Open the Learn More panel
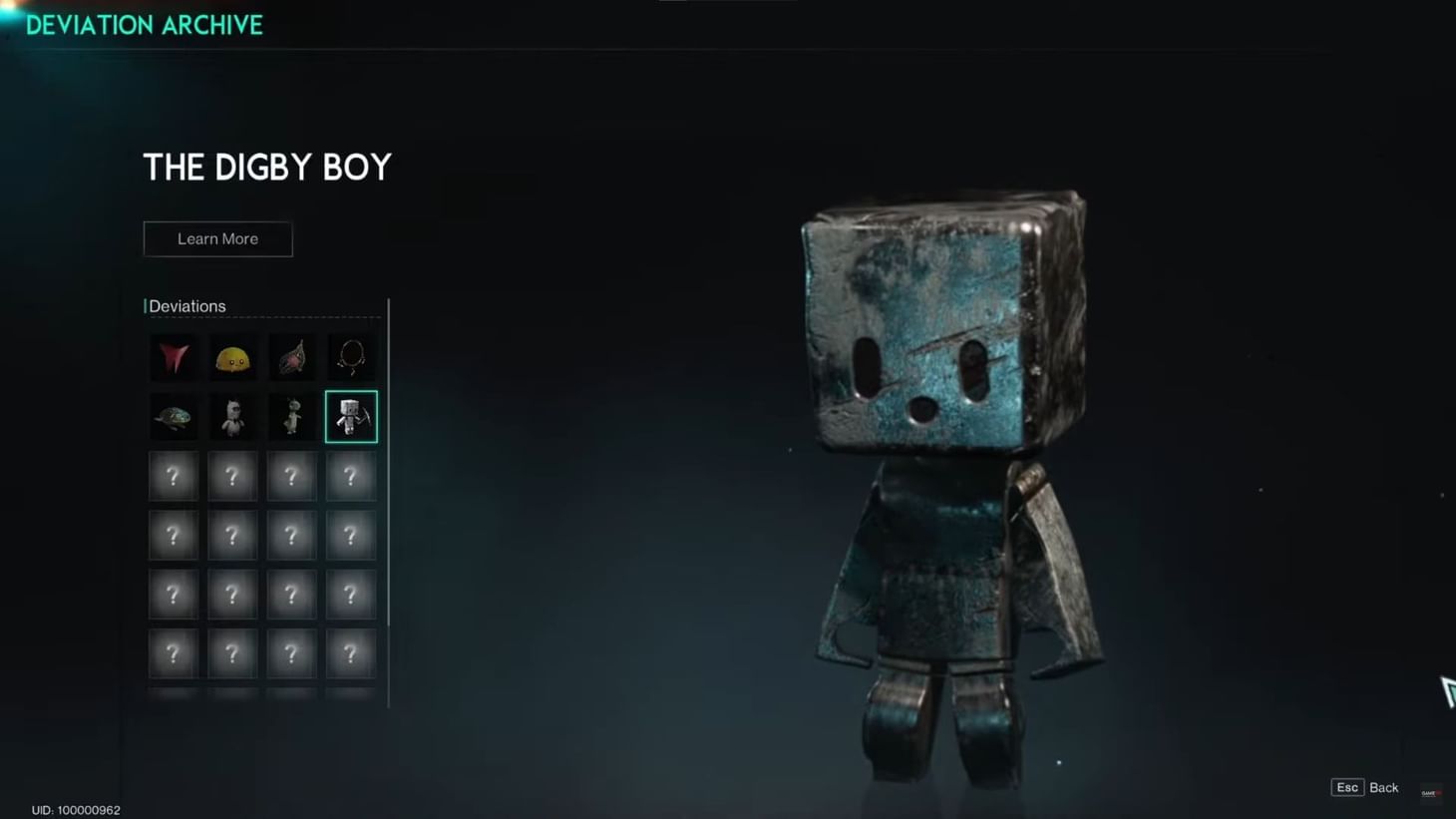The width and height of the screenshot is (1456, 819). coord(217,238)
